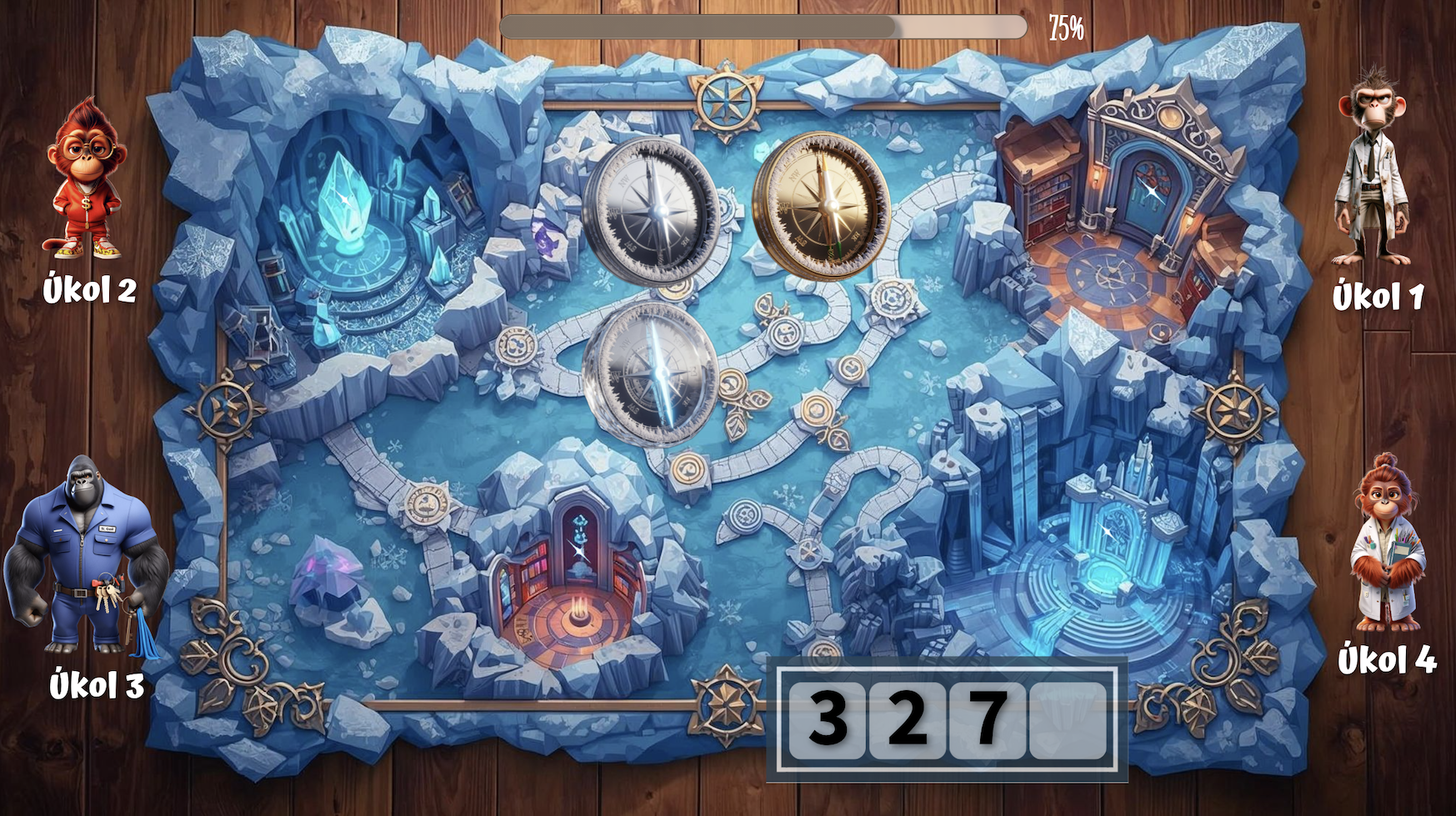The height and width of the screenshot is (816, 1456).
Task: Click the code digit 3 tile
Action: click(x=828, y=718)
